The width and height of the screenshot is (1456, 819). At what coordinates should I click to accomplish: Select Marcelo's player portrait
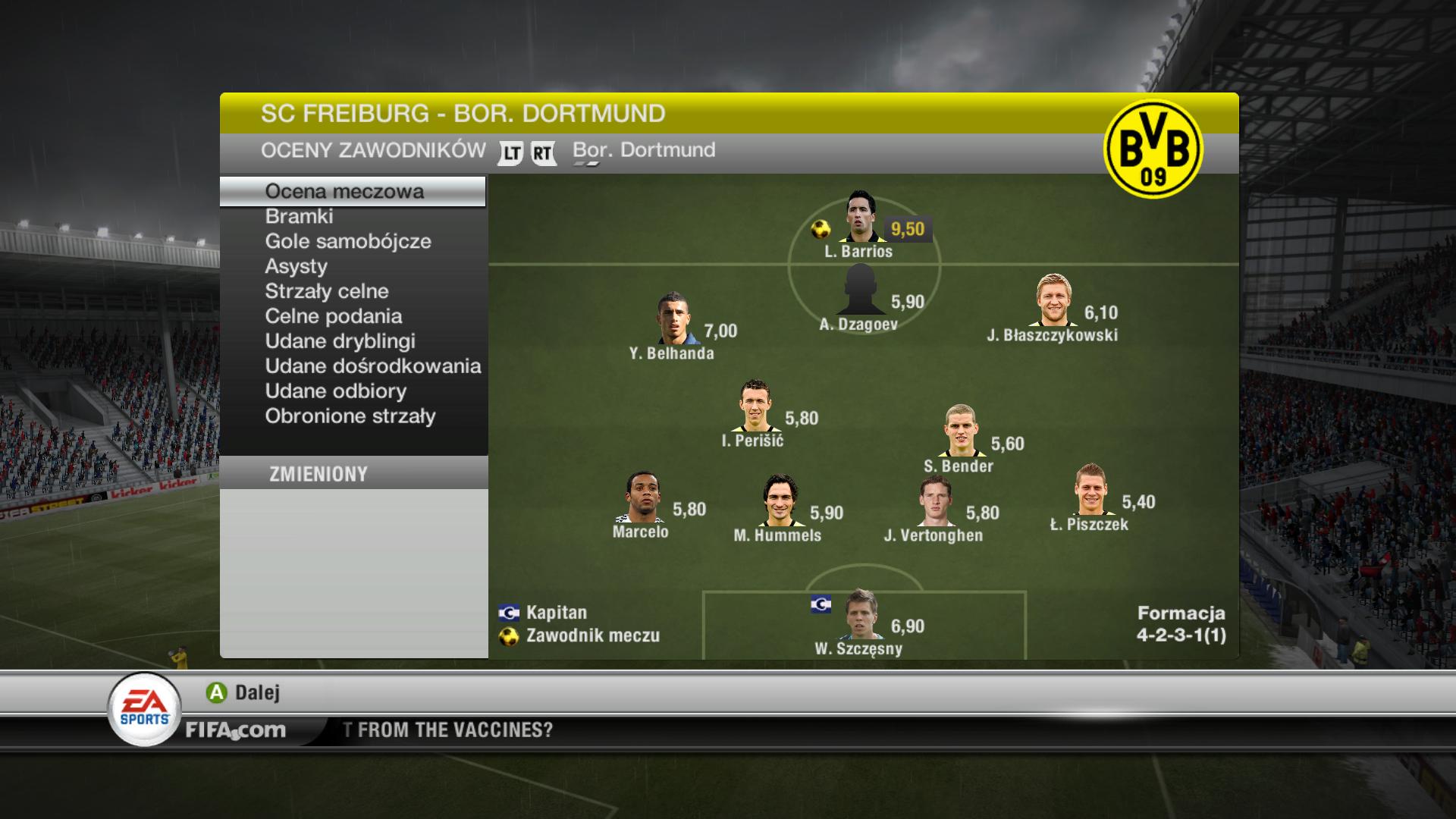(x=643, y=497)
